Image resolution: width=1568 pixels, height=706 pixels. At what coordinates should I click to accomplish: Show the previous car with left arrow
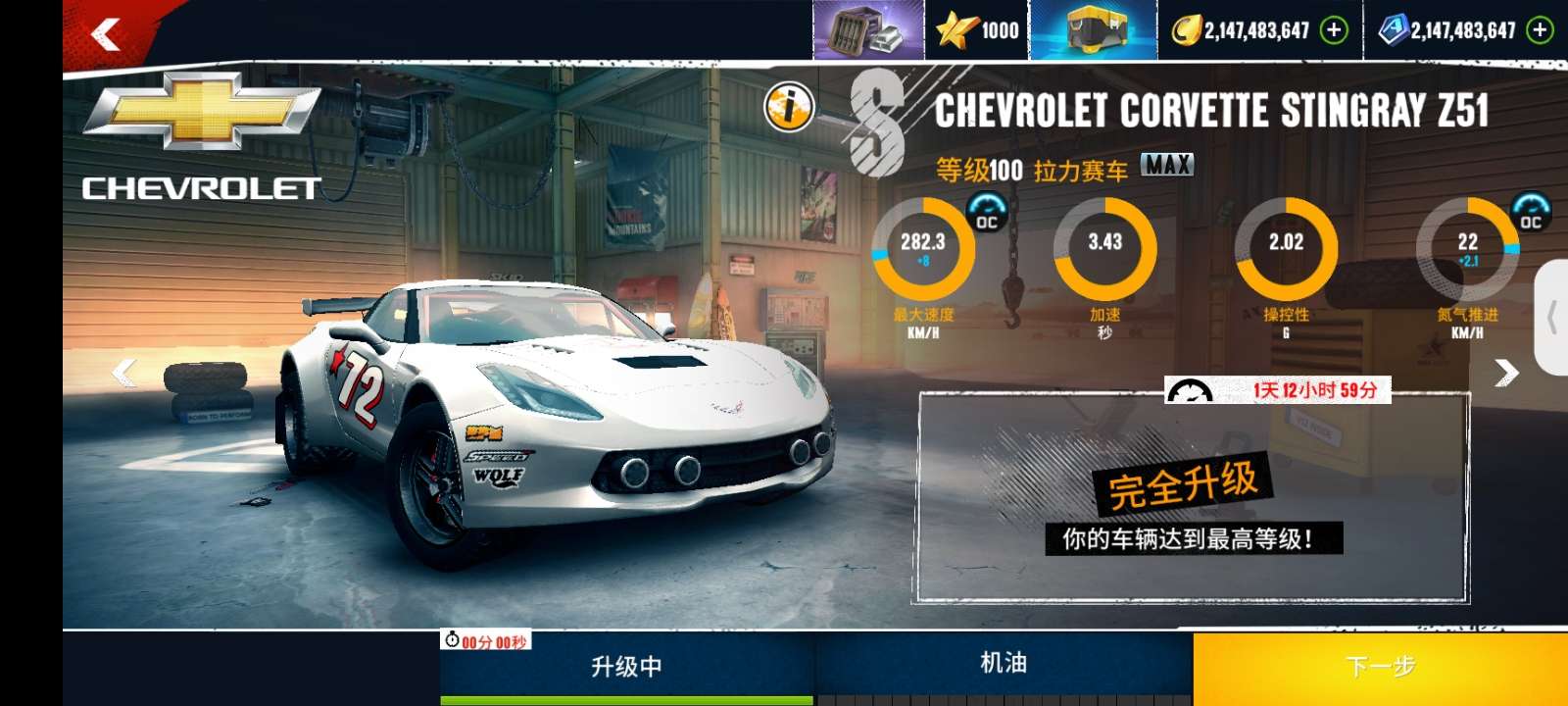[x=124, y=373]
